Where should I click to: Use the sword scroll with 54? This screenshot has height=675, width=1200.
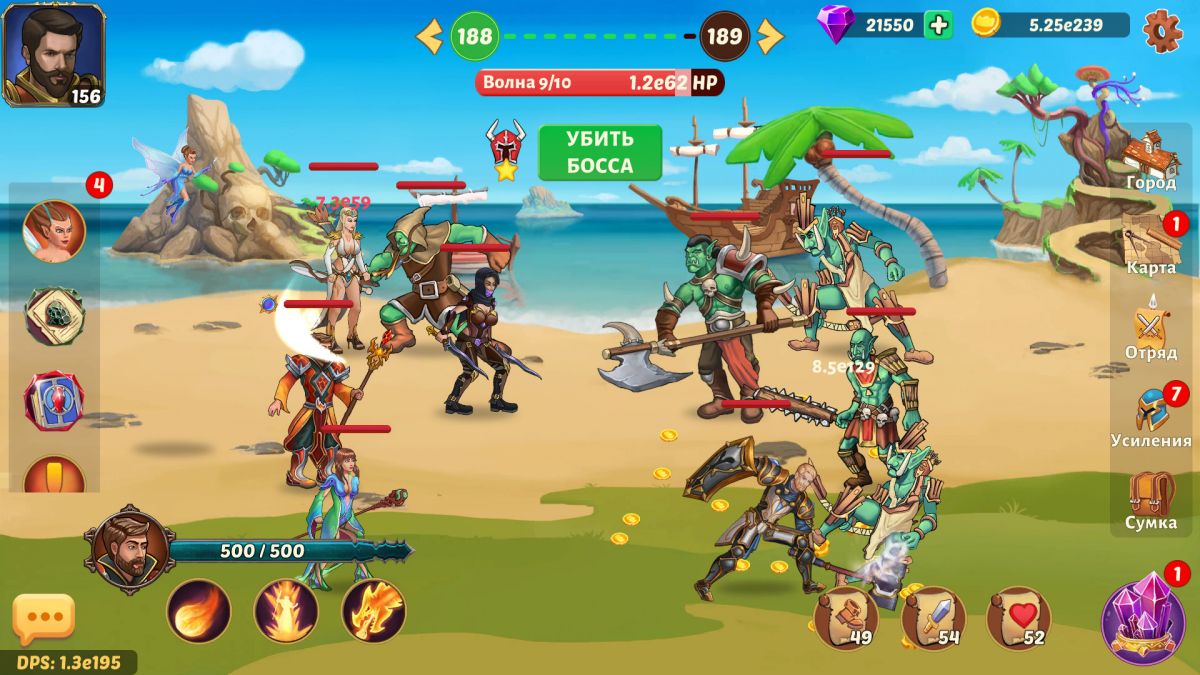[932, 618]
